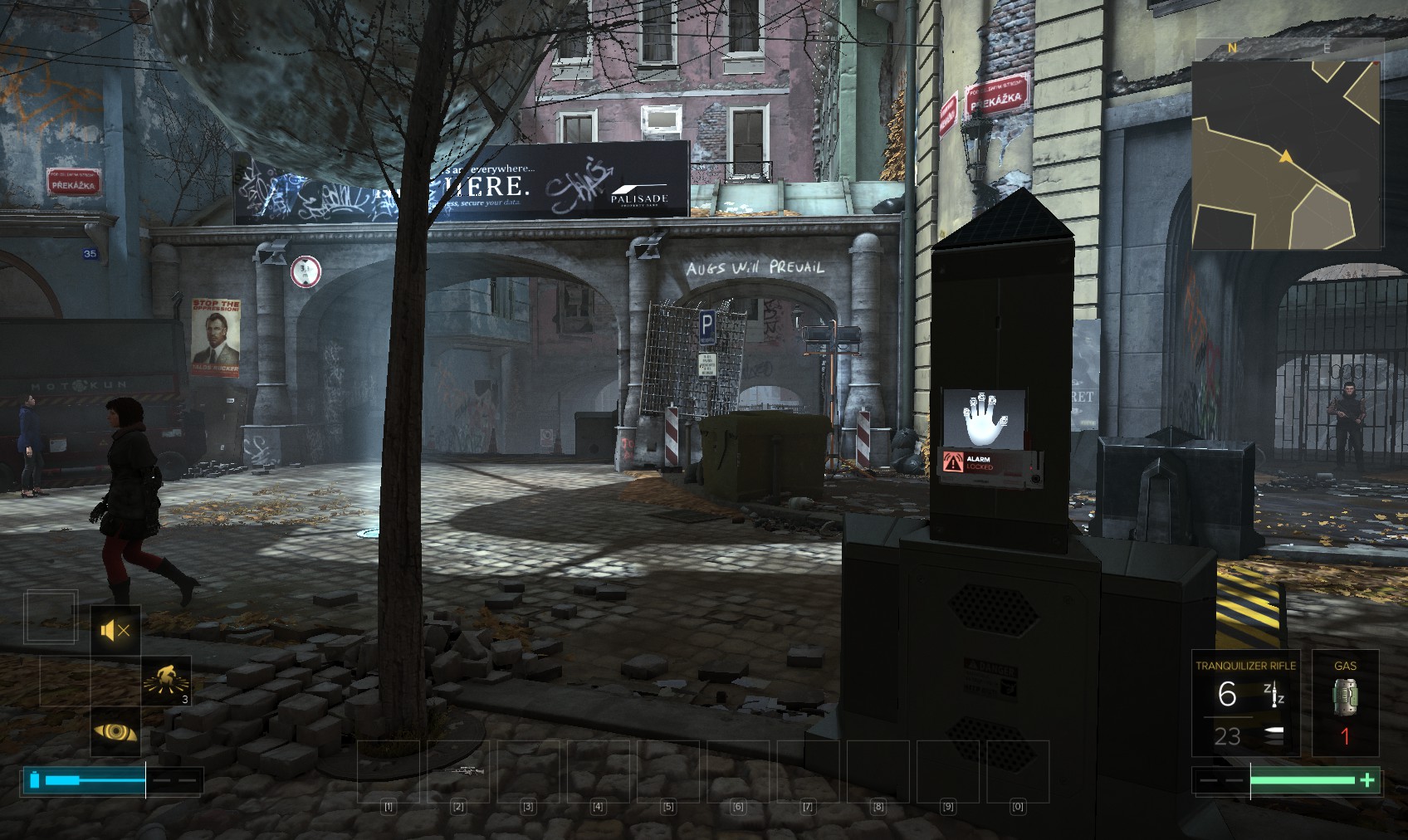
Task: Activate the landing figure augmentation icon
Action: coord(165,681)
